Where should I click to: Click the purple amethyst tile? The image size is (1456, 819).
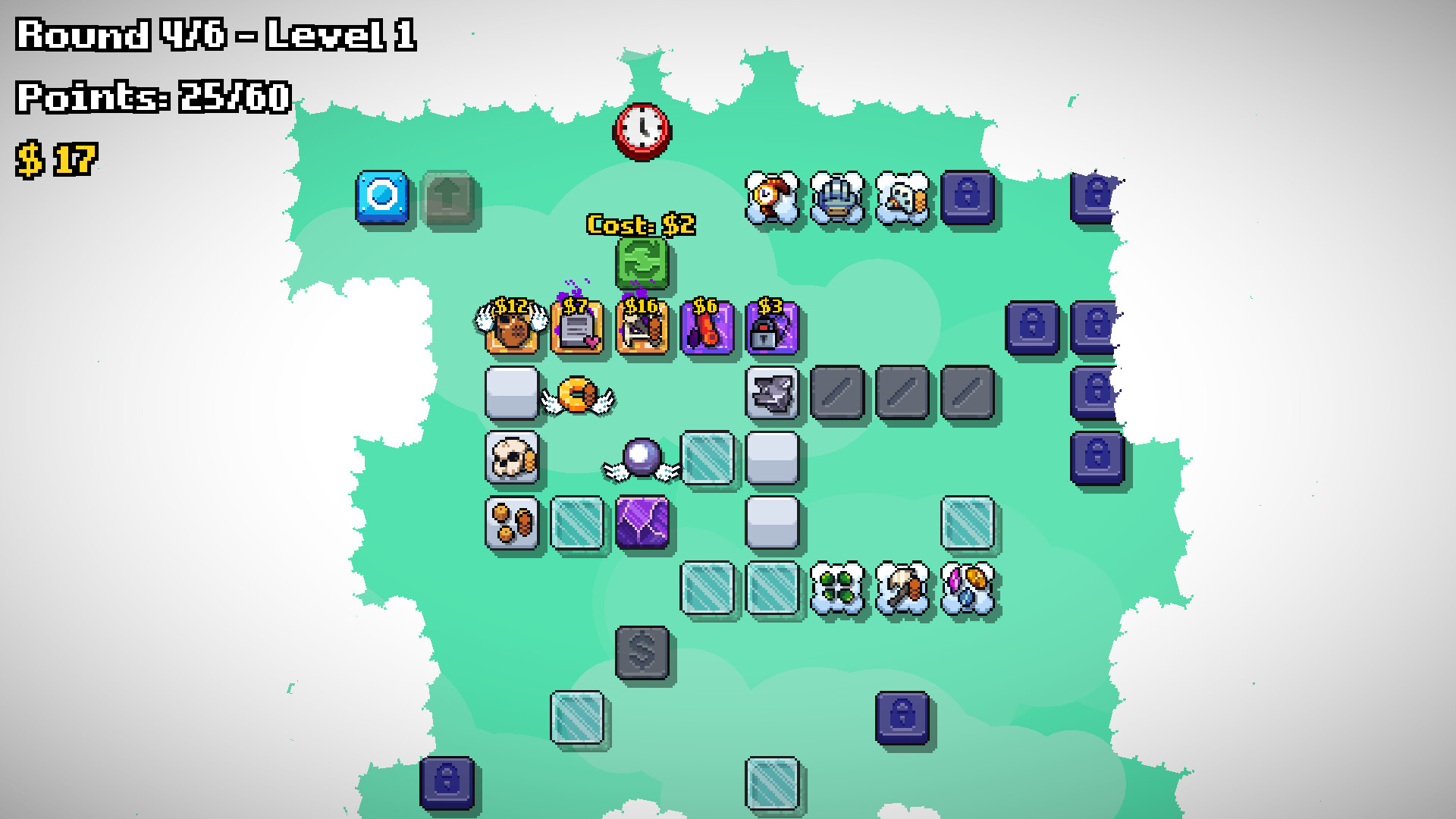tap(642, 523)
